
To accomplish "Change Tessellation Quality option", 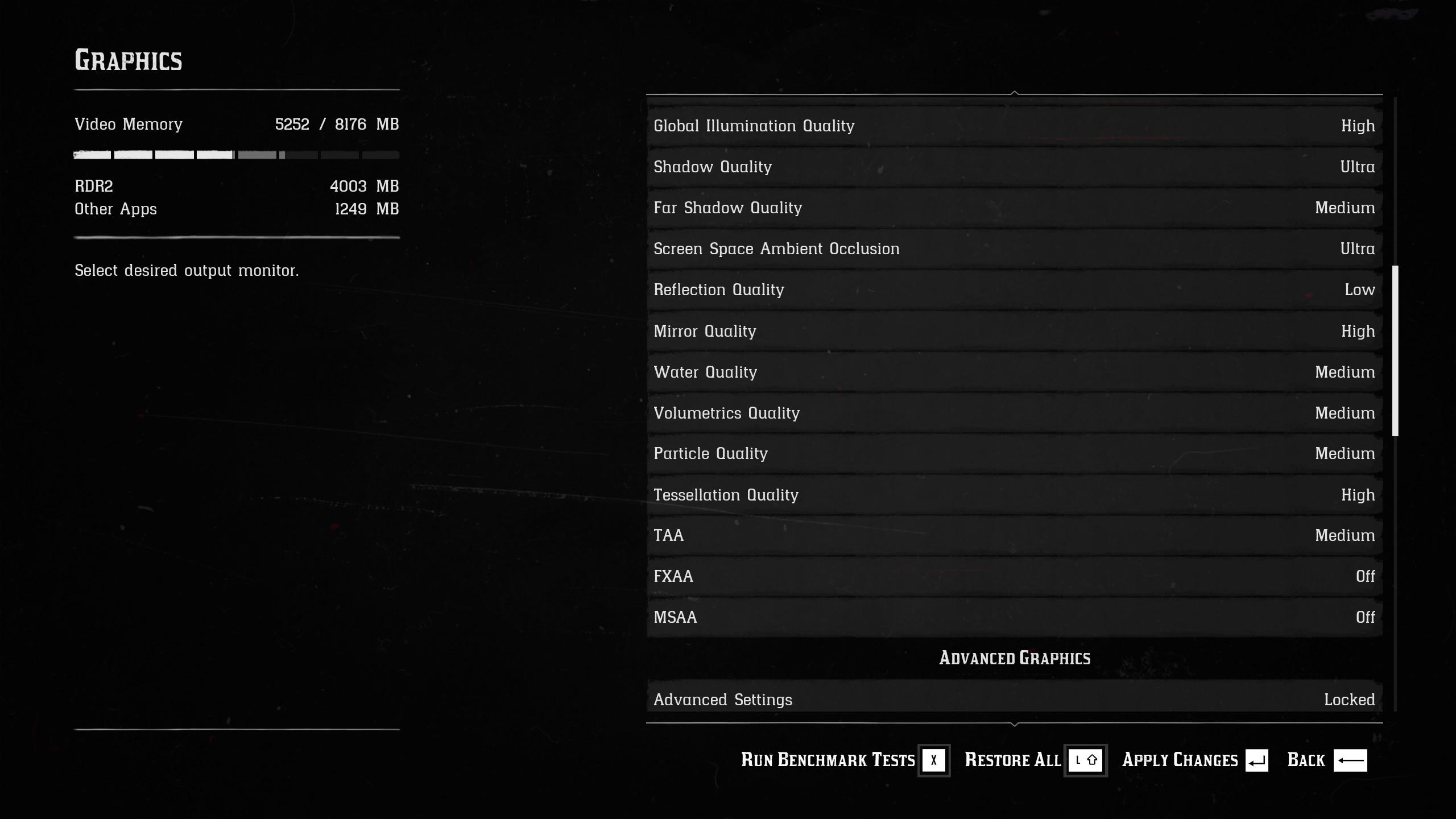I will [x=1014, y=495].
